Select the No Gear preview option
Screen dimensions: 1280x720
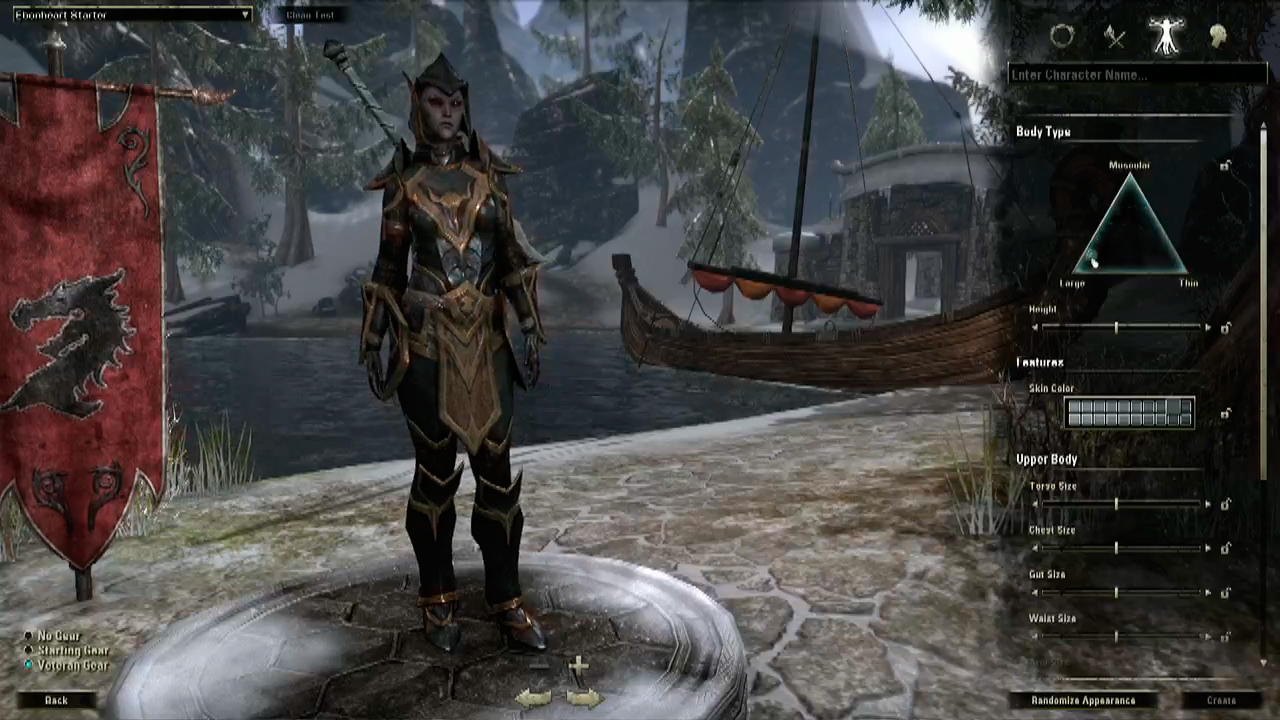[x=29, y=636]
